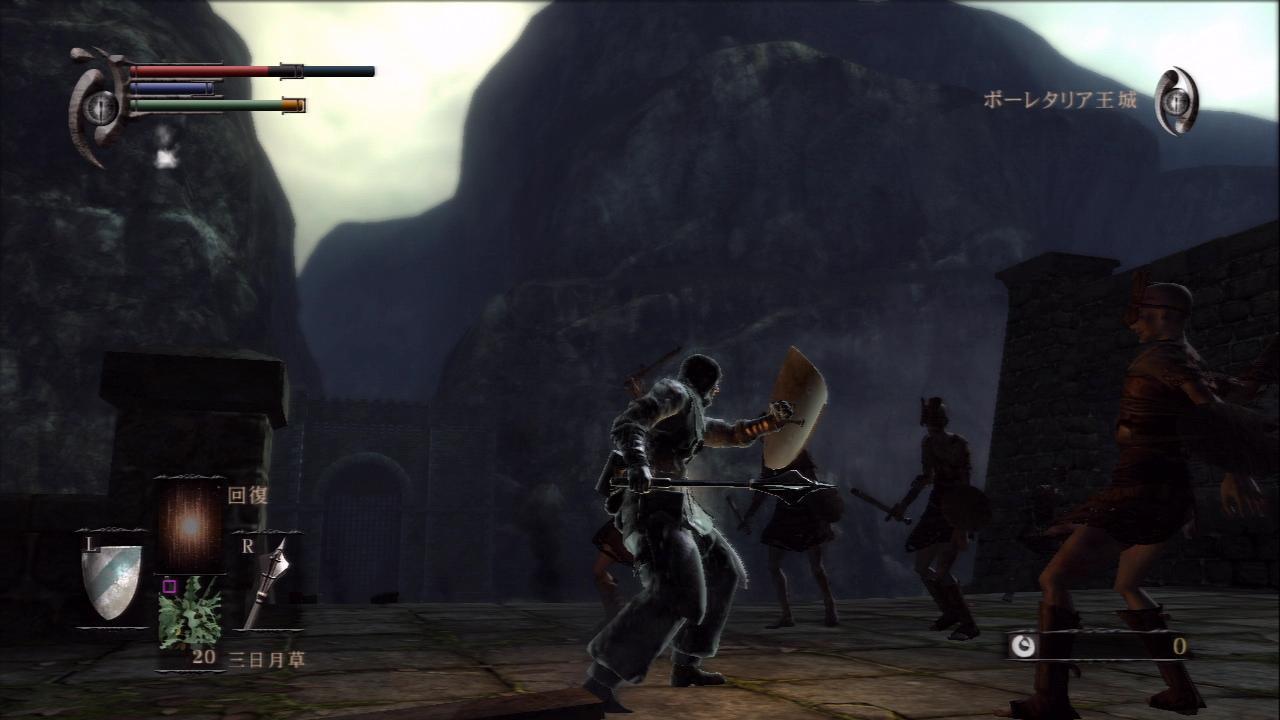Select the right-hand spear weapon slot
The height and width of the screenshot is (720, 1280).
tap(266, 582)
